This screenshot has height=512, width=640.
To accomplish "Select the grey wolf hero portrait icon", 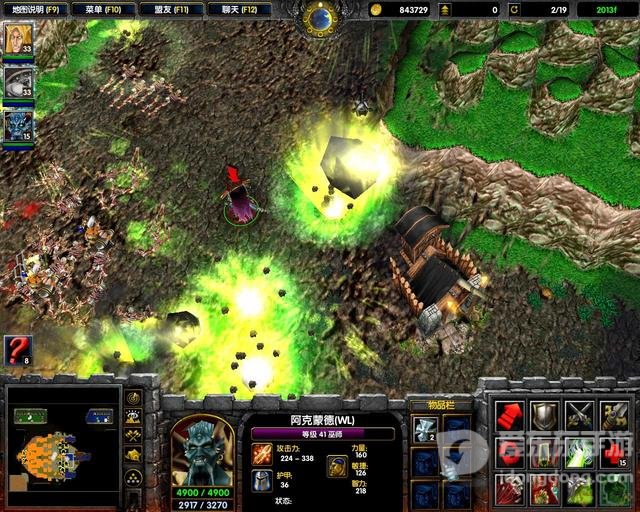I will 18,82.
